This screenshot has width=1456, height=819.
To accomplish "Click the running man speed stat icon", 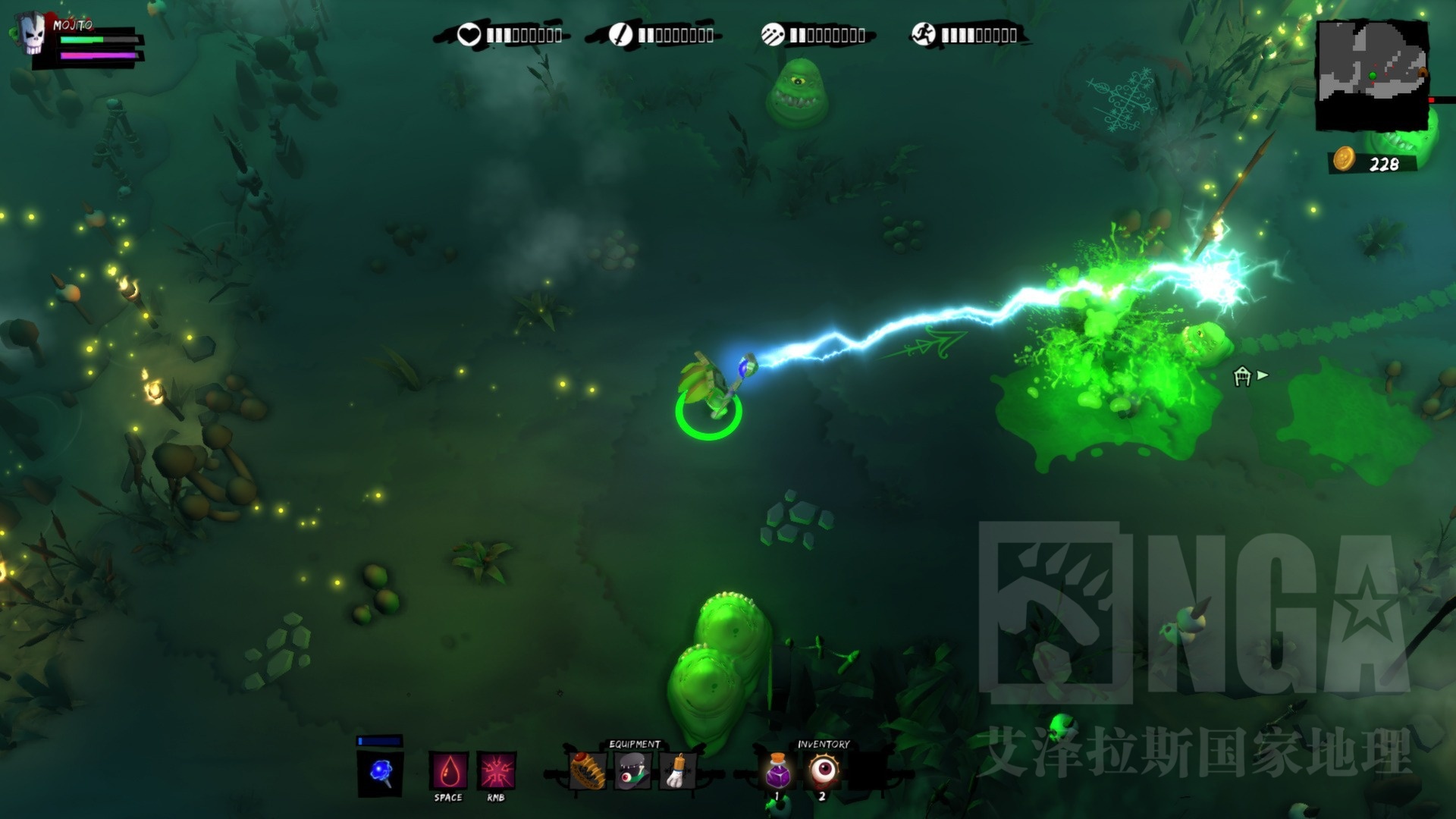I will tap(924, 35).
